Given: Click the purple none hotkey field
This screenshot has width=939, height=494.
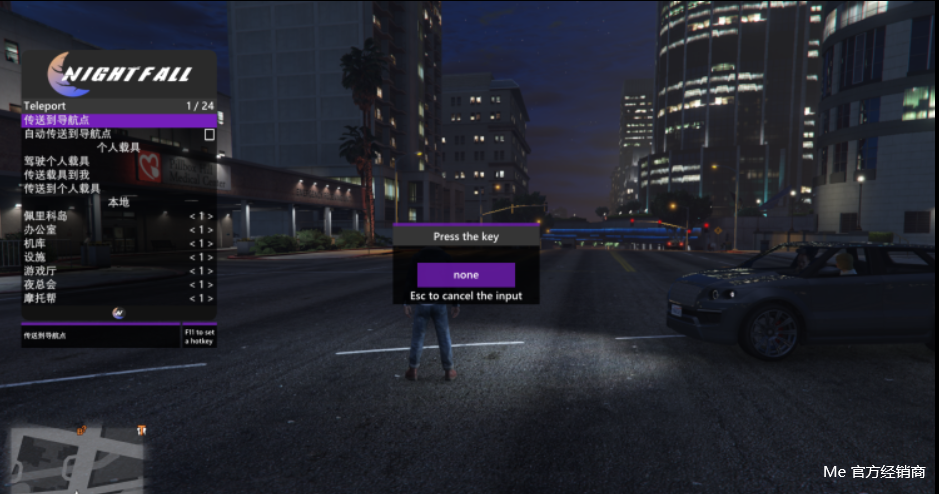Looking at the screenshot, I should pos(466,275).
